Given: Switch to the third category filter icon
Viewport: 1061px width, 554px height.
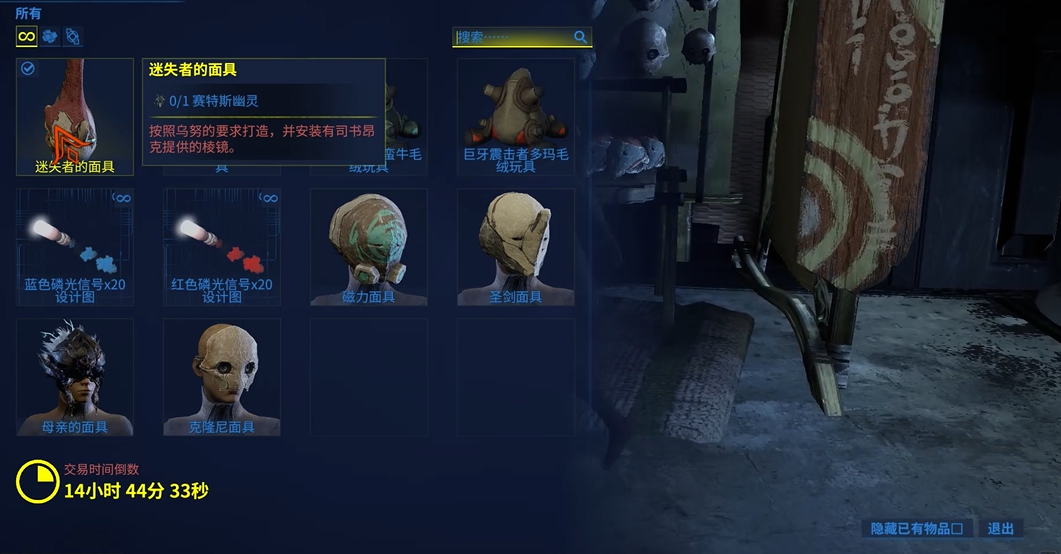Looking at the screenshot, I should (x=72, y=37).
